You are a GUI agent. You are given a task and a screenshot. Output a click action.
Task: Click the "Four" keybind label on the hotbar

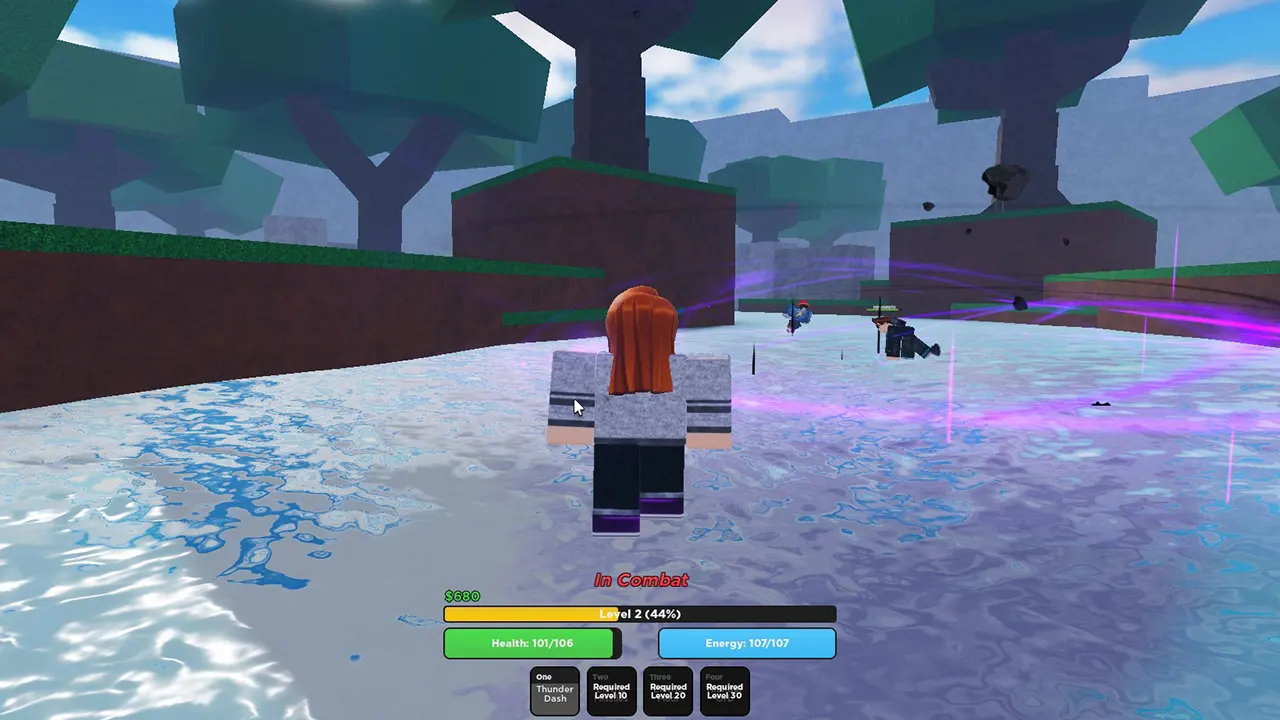712,676
